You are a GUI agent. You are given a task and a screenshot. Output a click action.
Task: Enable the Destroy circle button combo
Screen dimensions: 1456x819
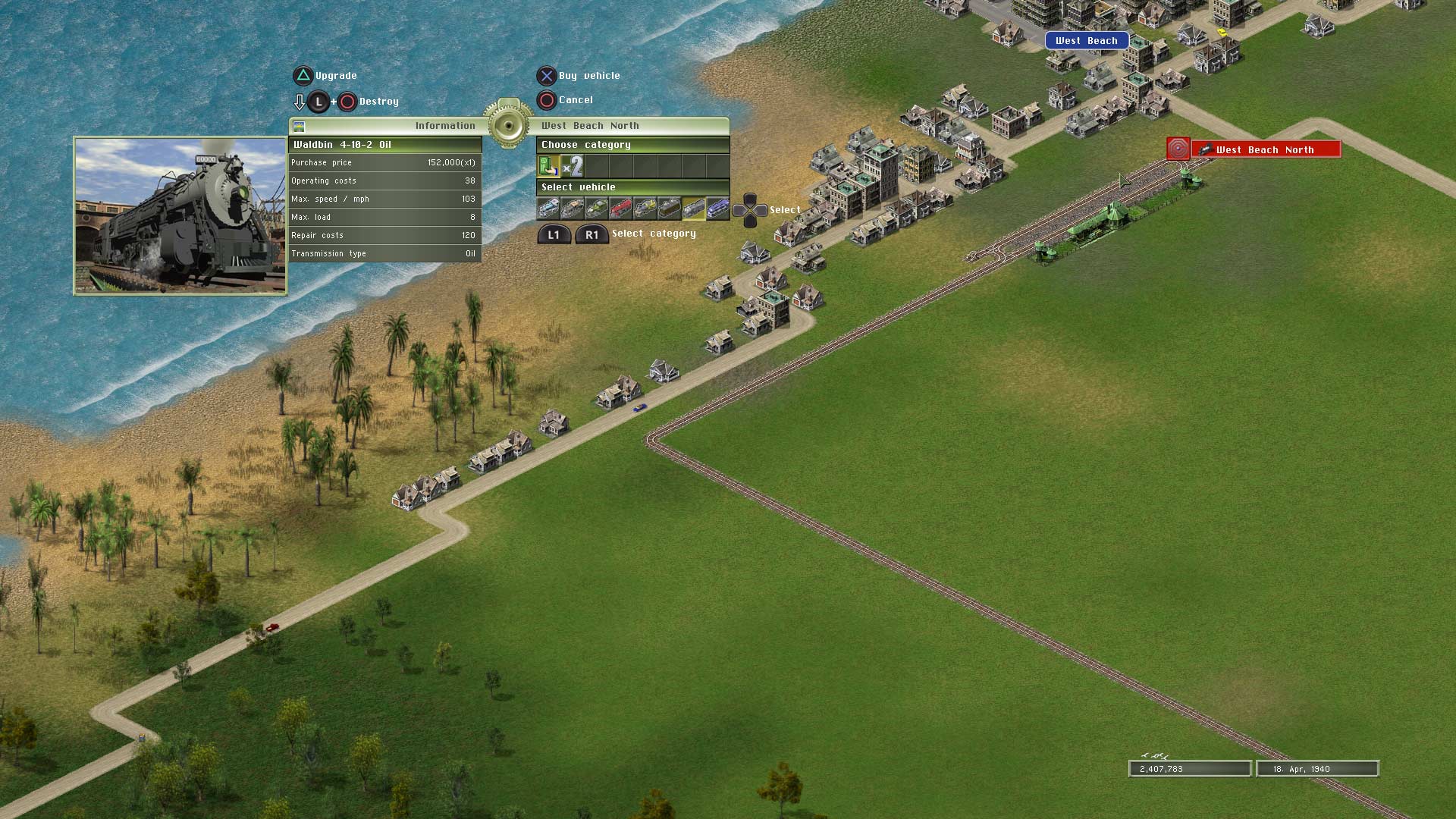point(348,102)
